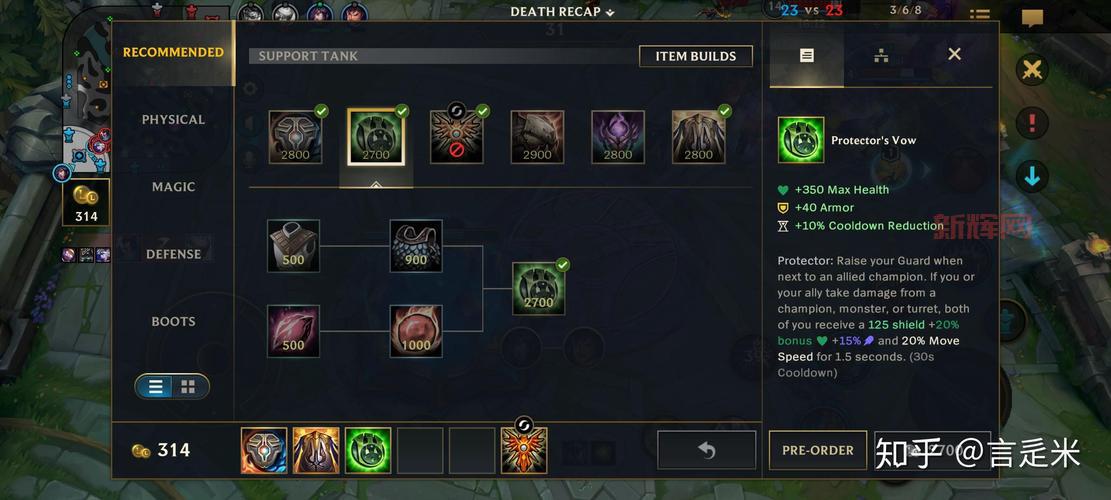Select the Magic items category
Viewport: 1111px width, 500px height.
click(x=173, y=187)
